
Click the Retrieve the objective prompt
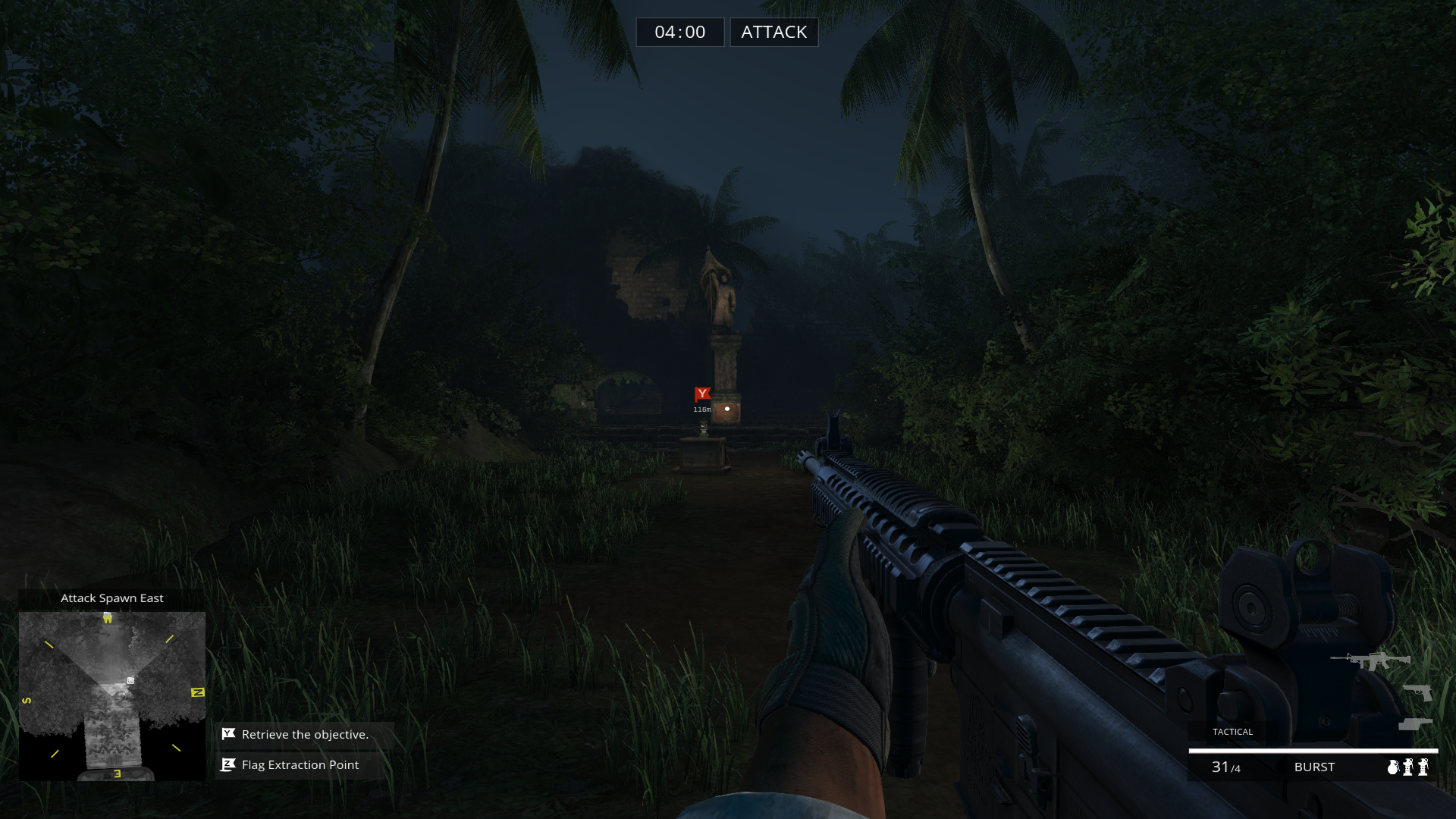pos(304,734)
